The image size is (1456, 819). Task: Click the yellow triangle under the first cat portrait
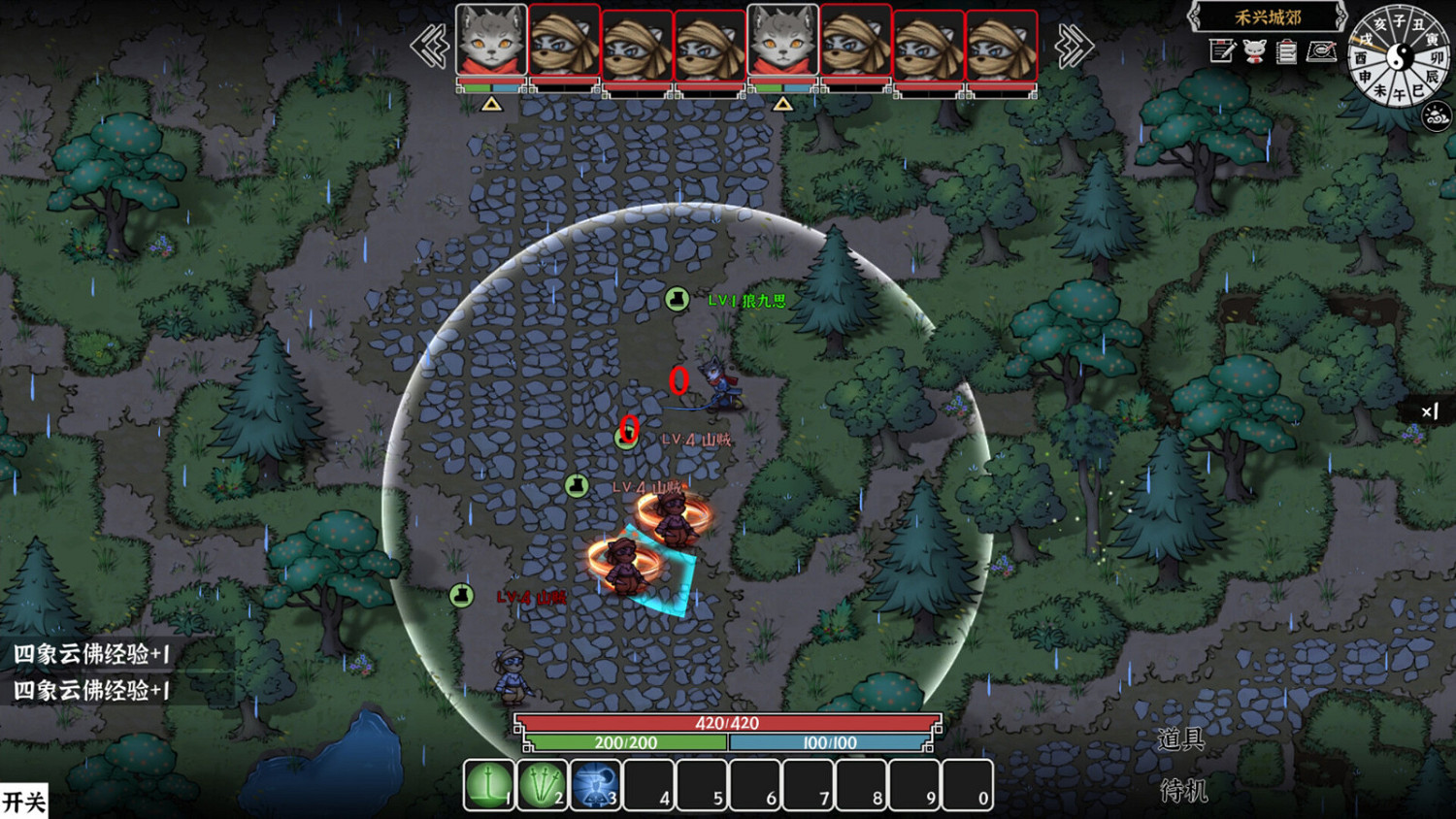pos(491,103)
